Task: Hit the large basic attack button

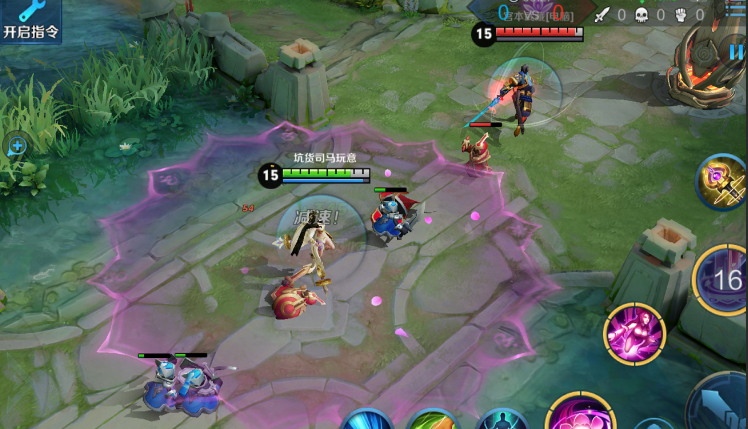Action: point(722,404)
